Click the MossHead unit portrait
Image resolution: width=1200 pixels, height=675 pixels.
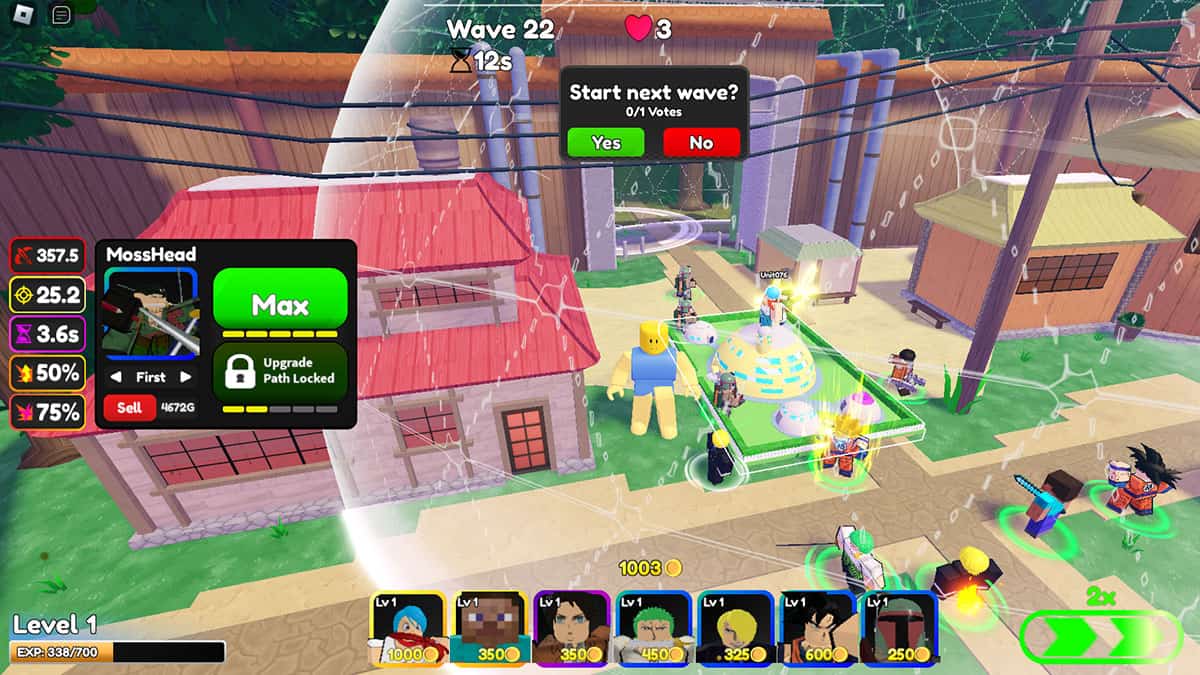152,315
